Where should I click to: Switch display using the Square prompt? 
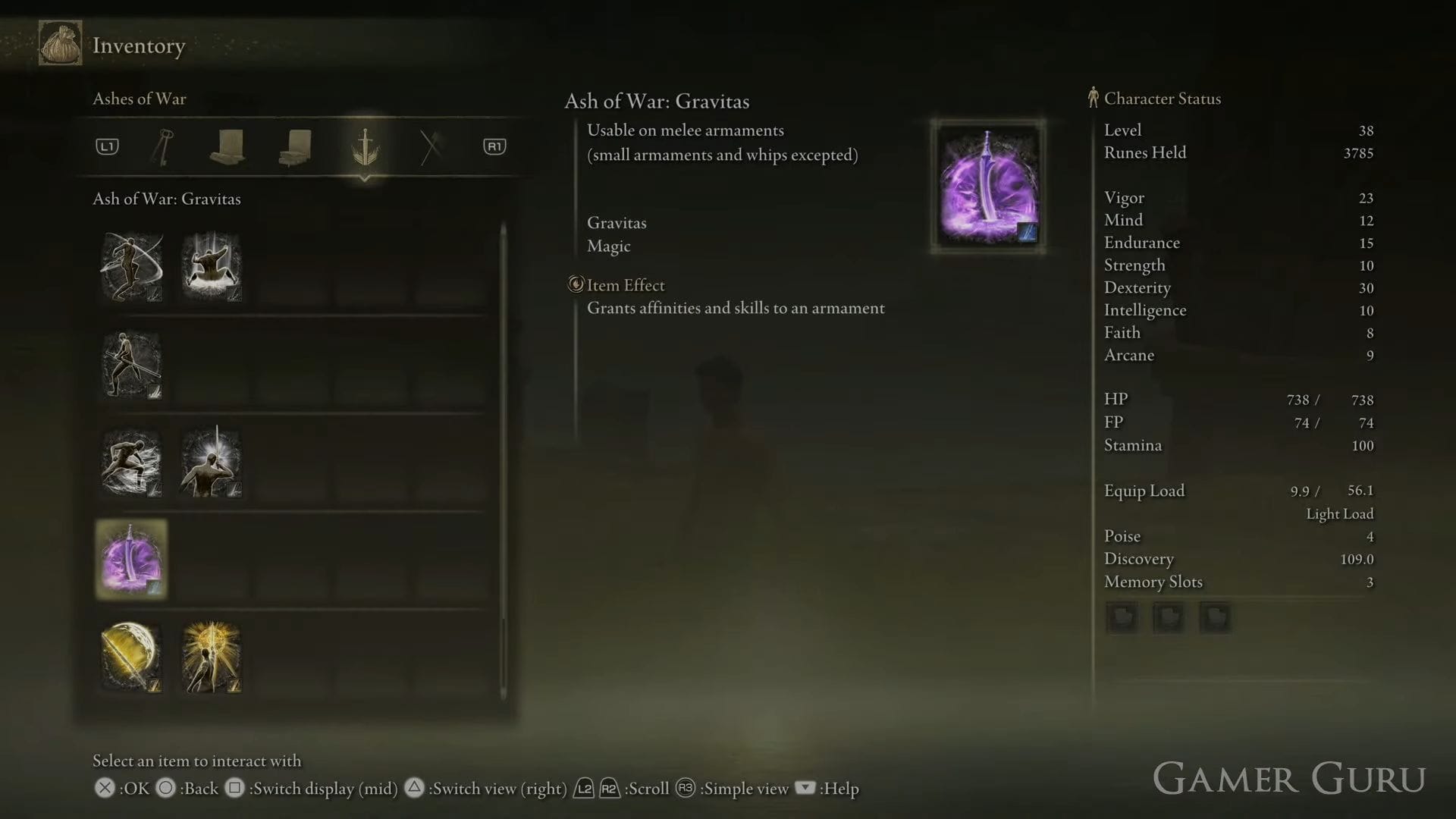click(x=235, y=789)
